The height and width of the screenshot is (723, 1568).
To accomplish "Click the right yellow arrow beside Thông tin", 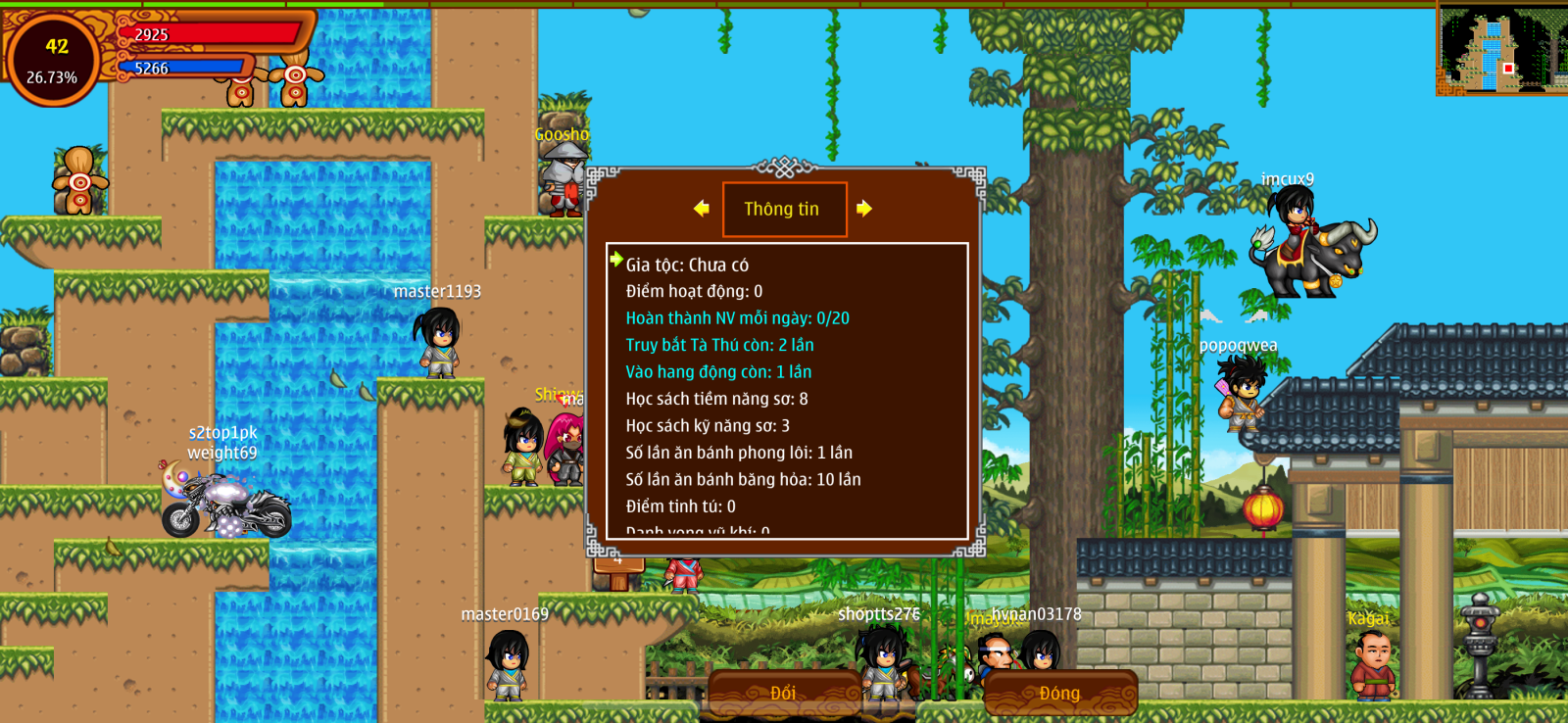I will point(863,208).
